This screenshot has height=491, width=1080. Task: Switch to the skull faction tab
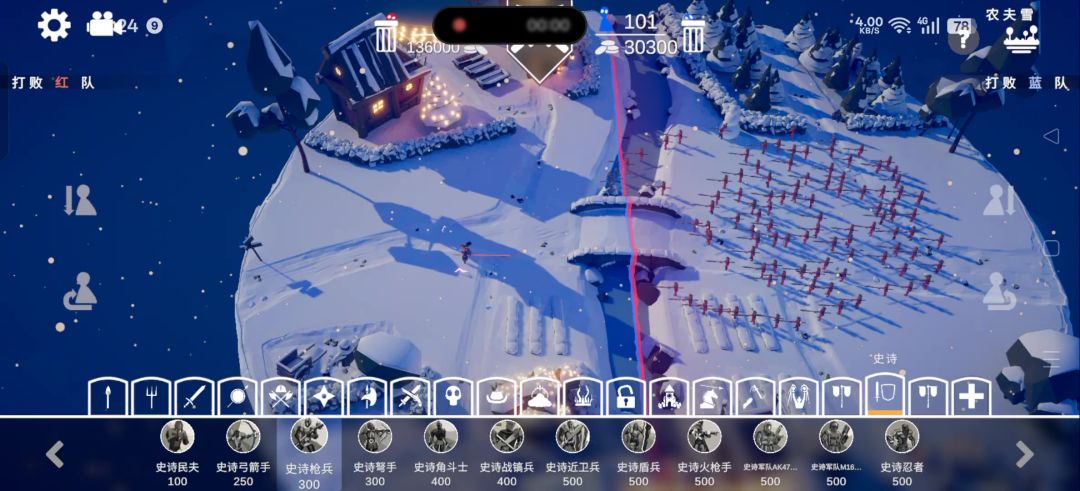tap(452, 396)
